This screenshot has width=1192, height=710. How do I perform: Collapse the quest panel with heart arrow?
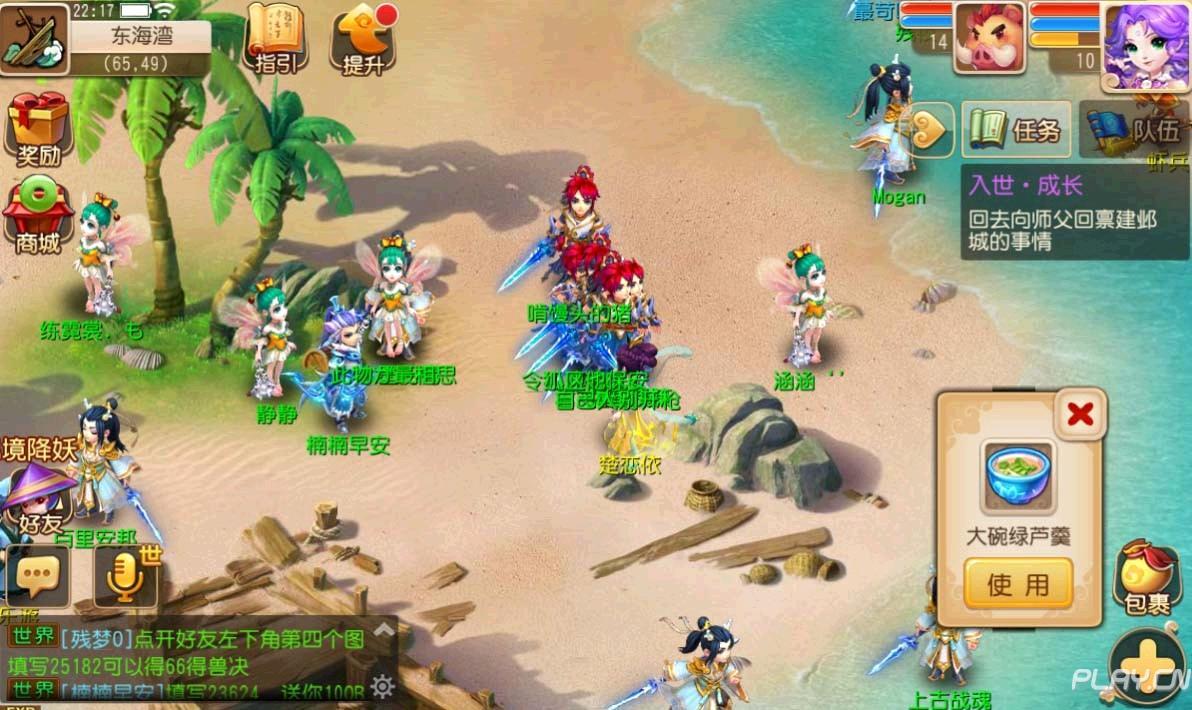point(932,129)
